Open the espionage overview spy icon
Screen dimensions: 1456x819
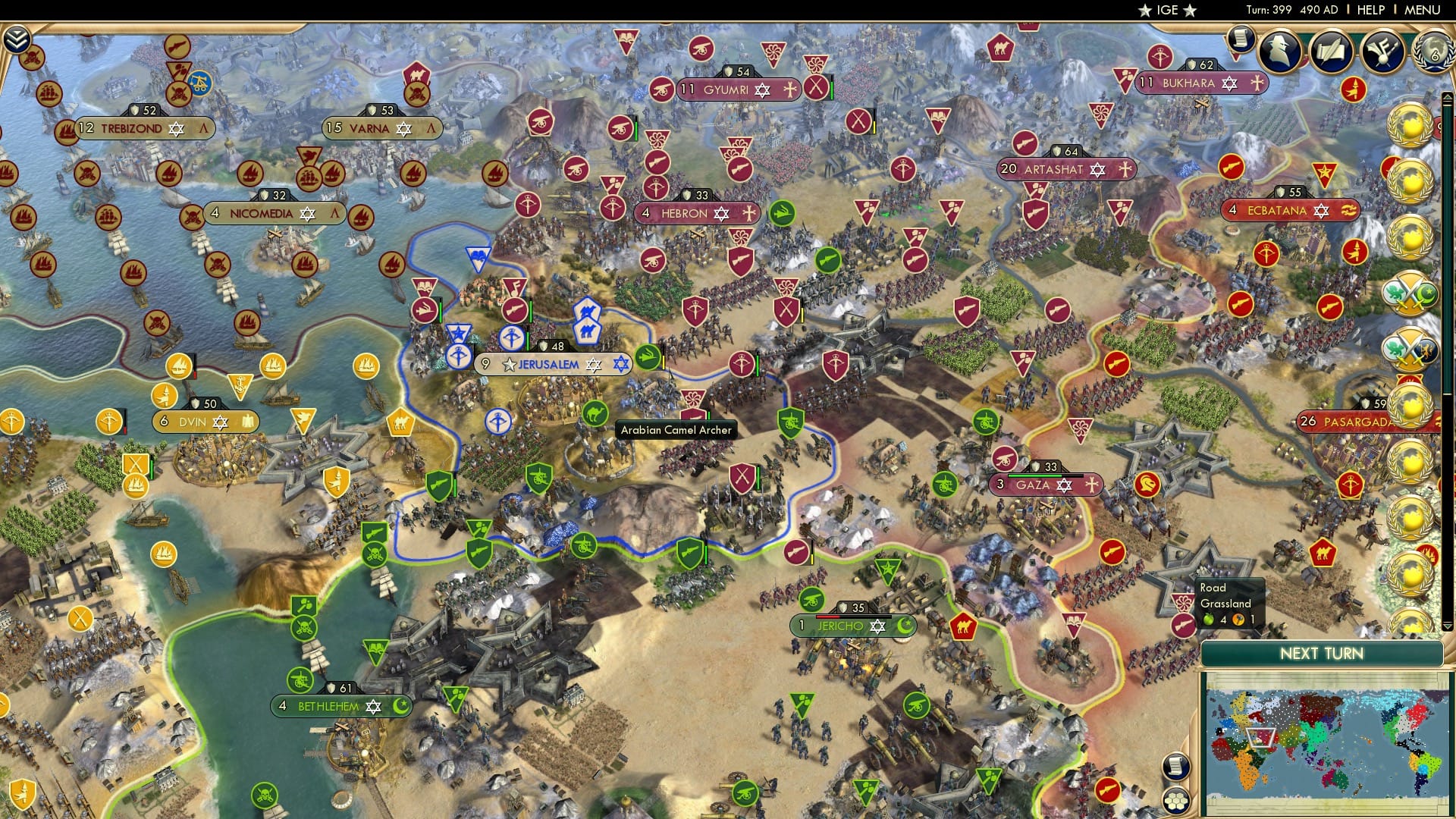[x=1280, y=52]
